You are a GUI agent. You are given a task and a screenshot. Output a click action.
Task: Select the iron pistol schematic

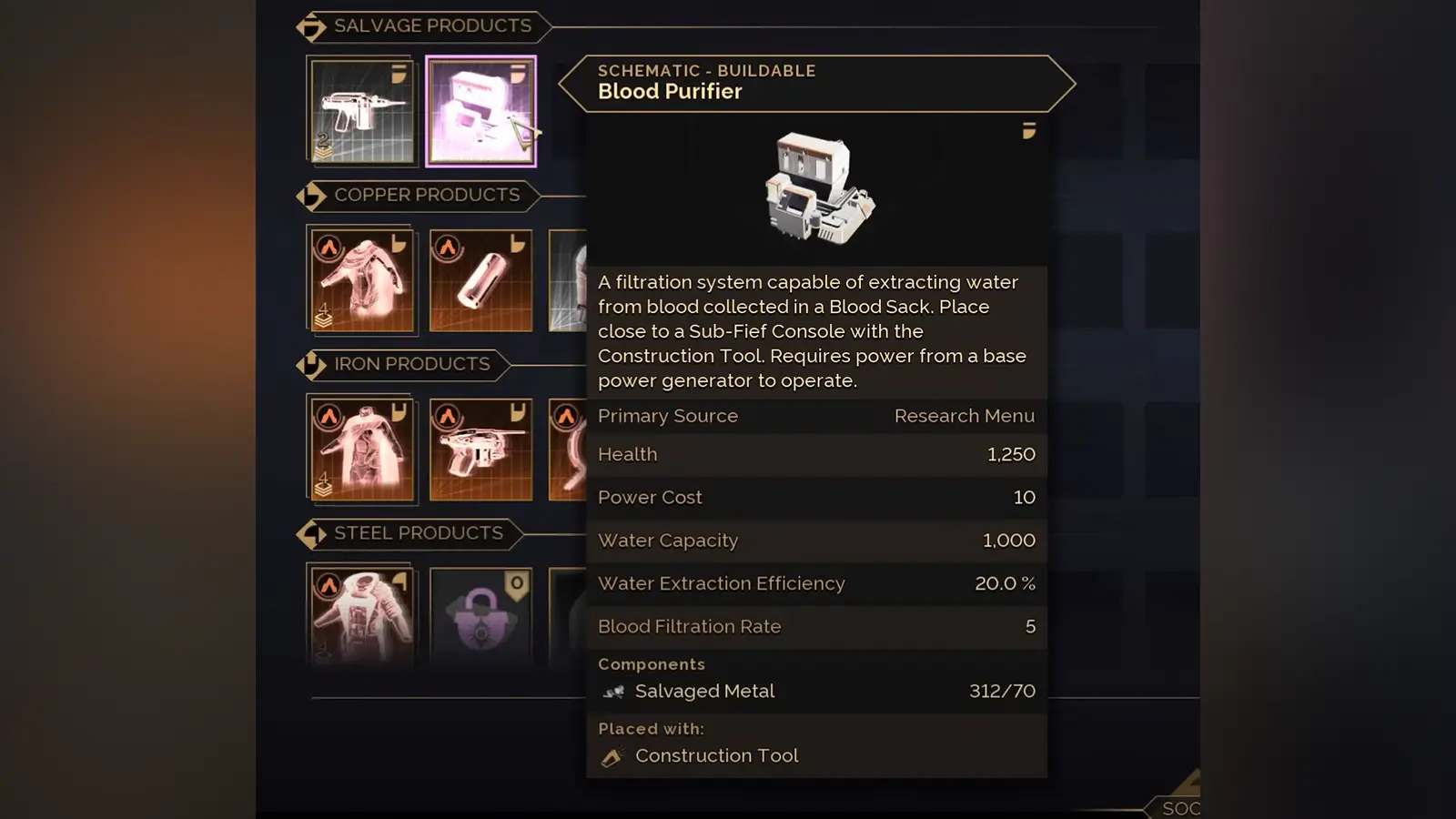coord(480,450)
